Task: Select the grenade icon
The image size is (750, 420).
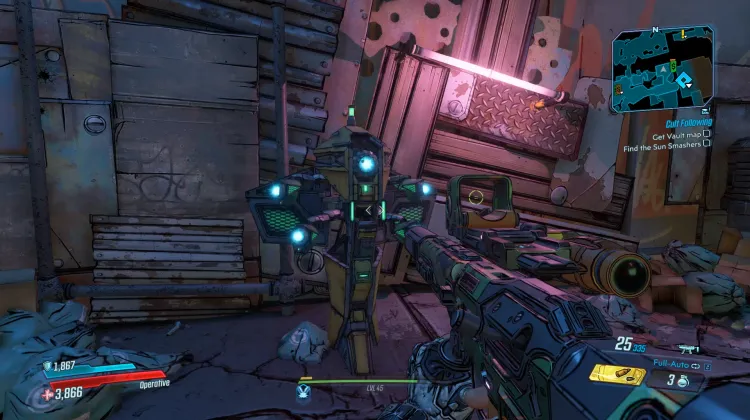Action: coord(681,380)
